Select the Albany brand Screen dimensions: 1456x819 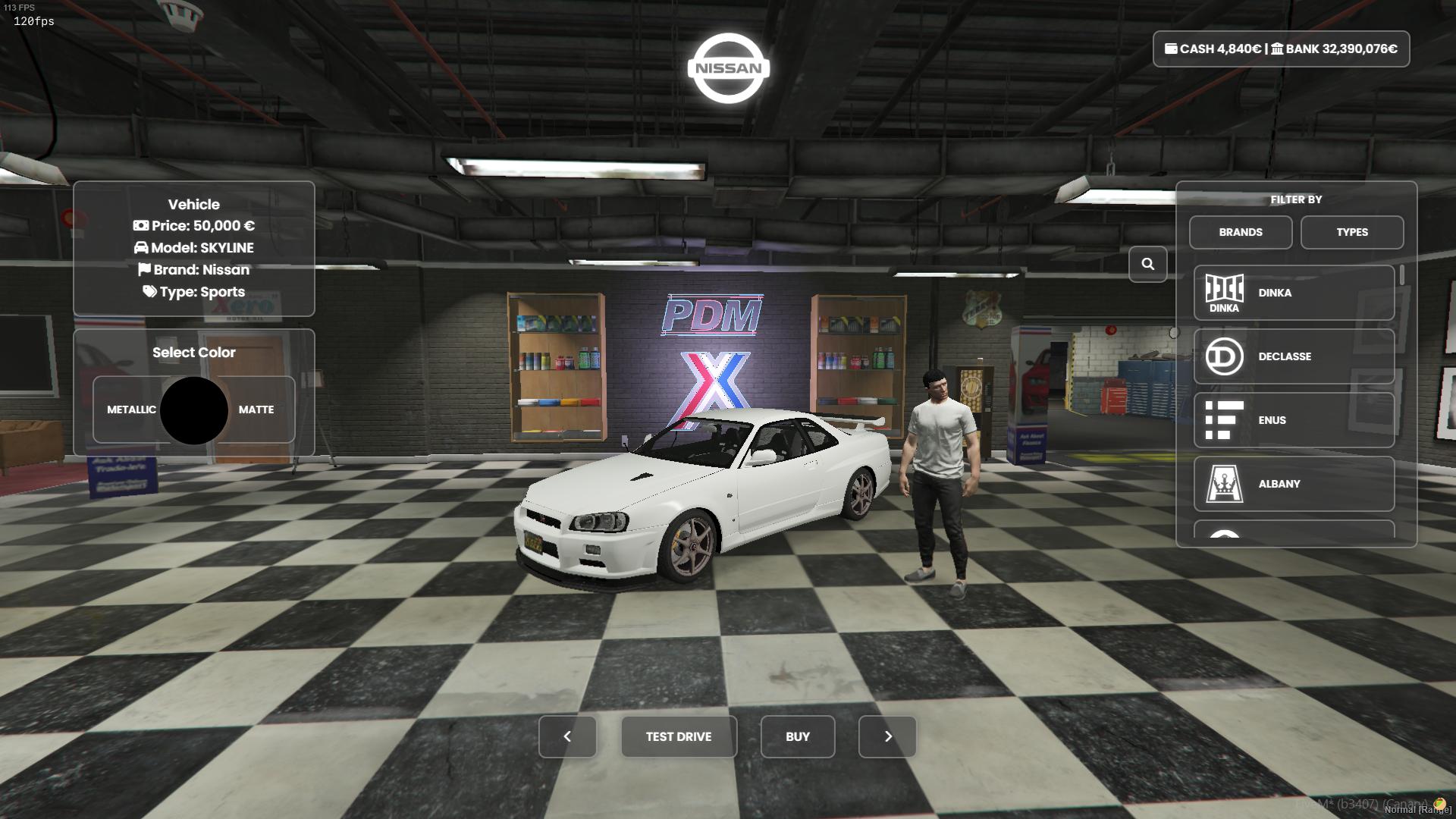[x=1293, y=484]
